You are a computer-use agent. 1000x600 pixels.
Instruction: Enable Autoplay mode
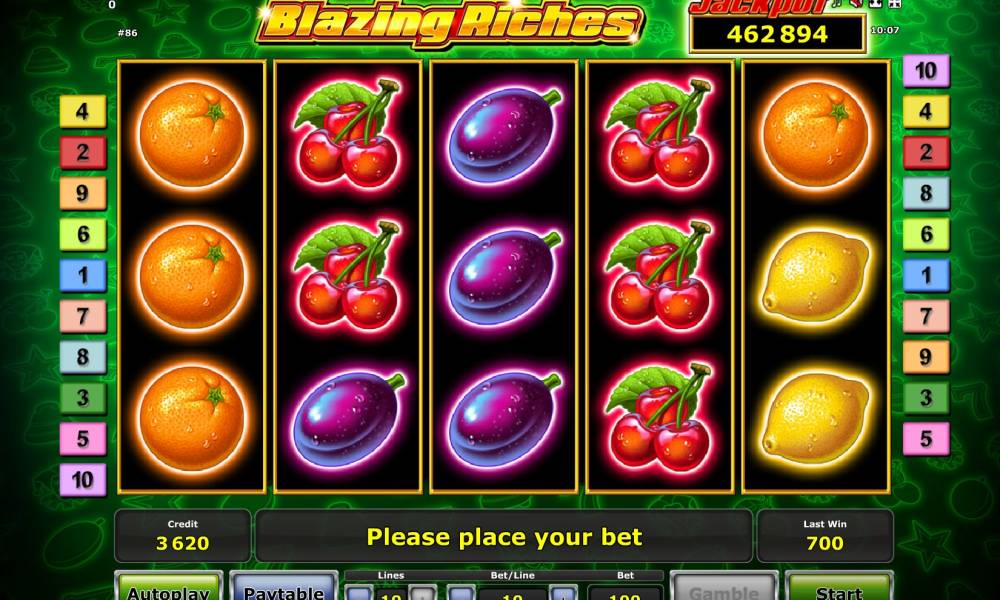168,589
